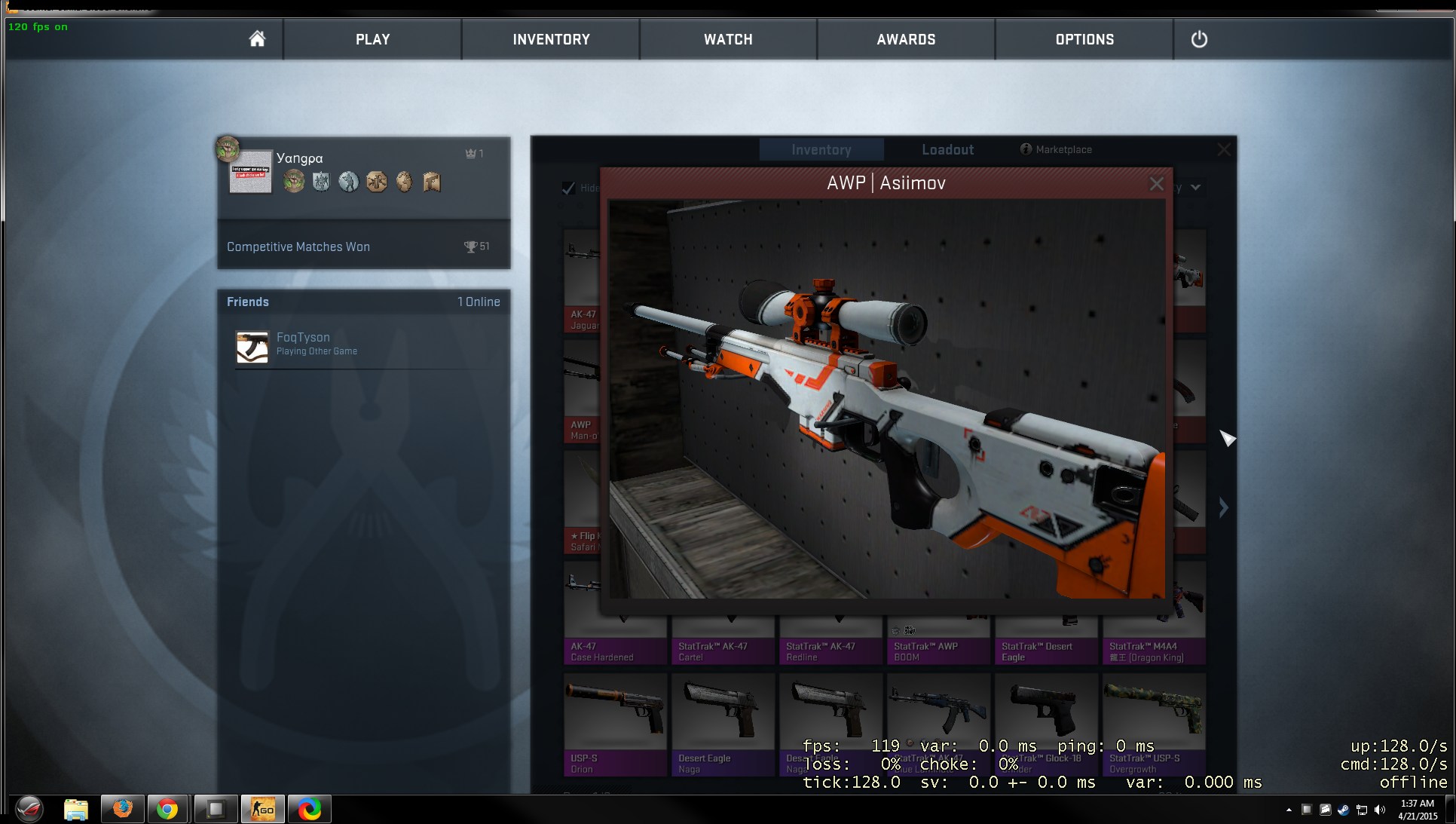This screenshot has width=1456, height=824.
Task: Switch to the Loadout tab
Action: click(x=947, y=150)
